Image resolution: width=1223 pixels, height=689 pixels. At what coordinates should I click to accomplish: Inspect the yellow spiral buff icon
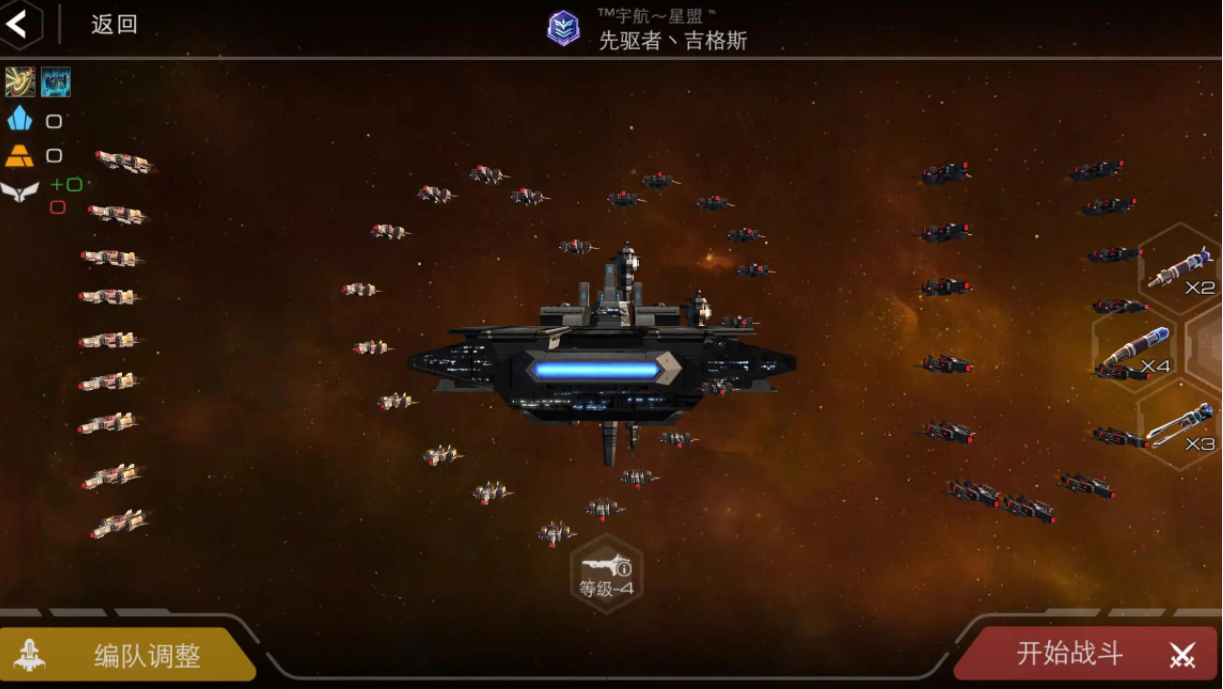20,82
